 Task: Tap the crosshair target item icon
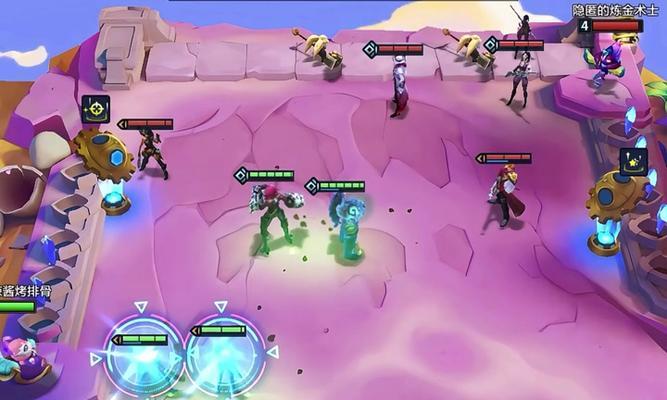pos(96,108)
